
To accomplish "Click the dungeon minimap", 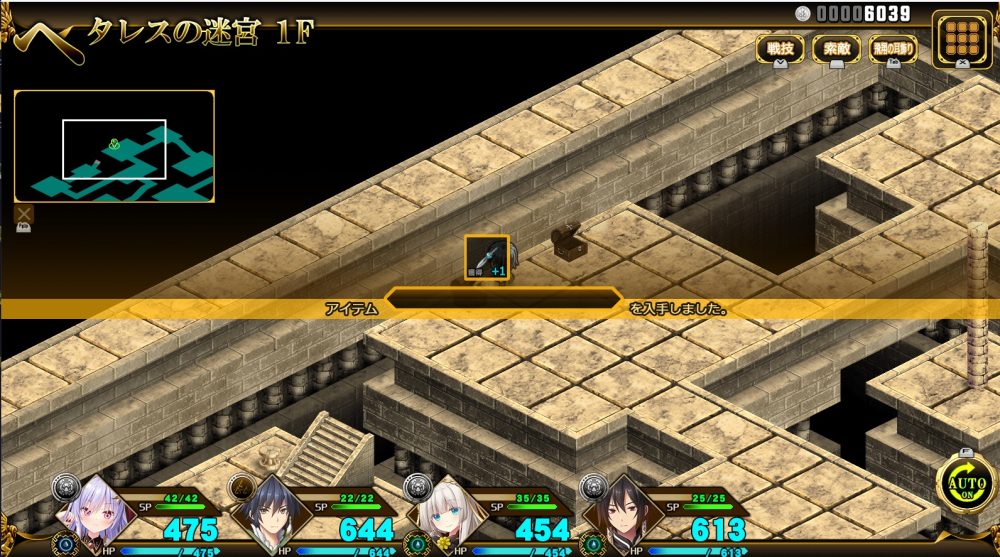I will [x=114, y=146].
